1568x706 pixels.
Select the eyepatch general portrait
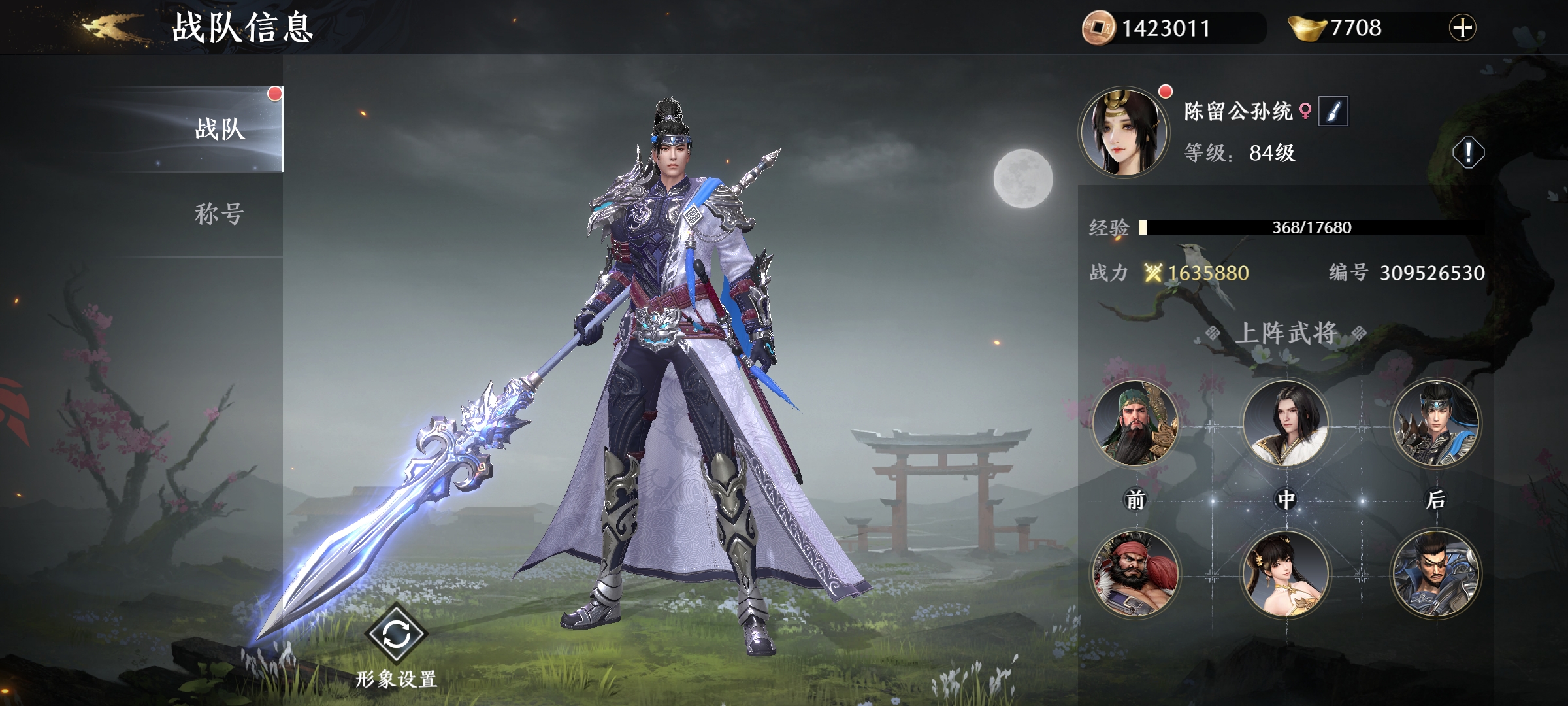(x=1435, y=573)
